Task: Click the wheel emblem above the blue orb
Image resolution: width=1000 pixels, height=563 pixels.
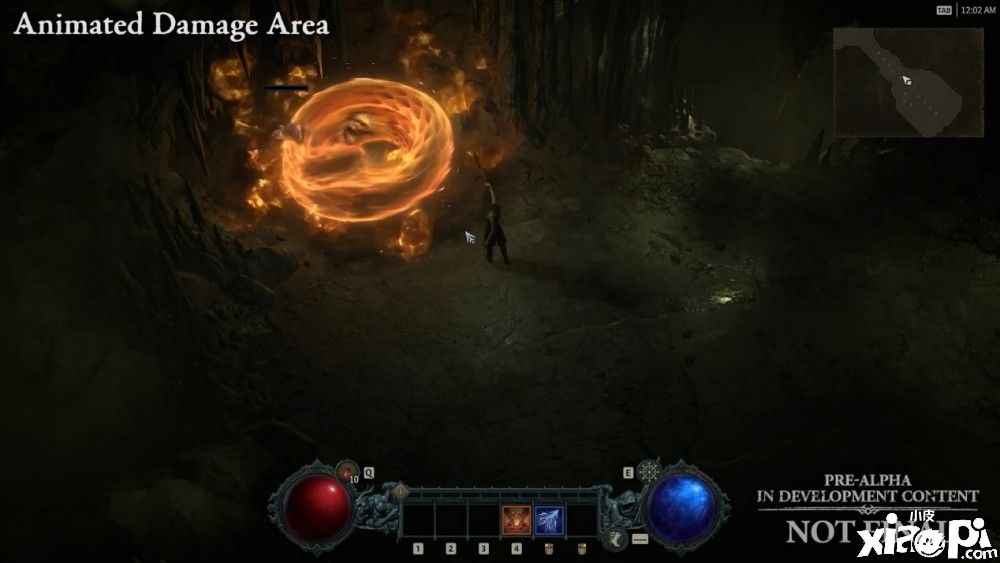Action: coord(651,471)
